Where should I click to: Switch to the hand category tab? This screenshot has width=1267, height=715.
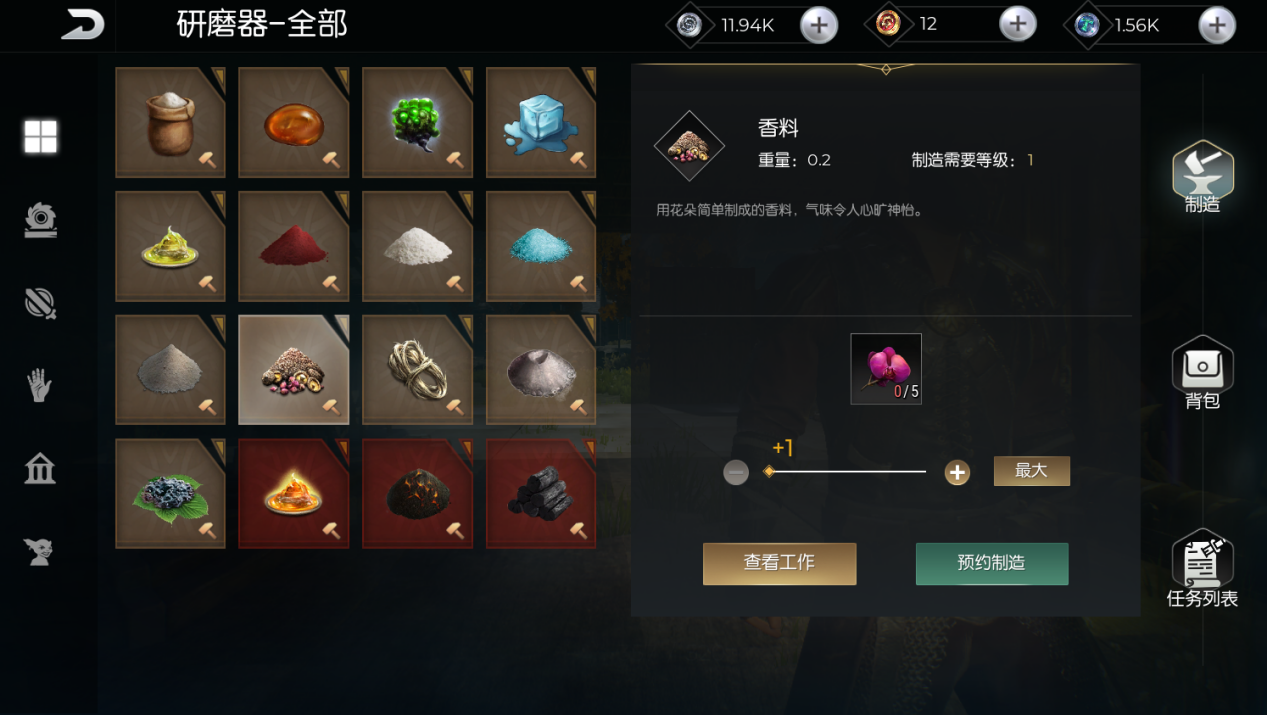(40, 385)
